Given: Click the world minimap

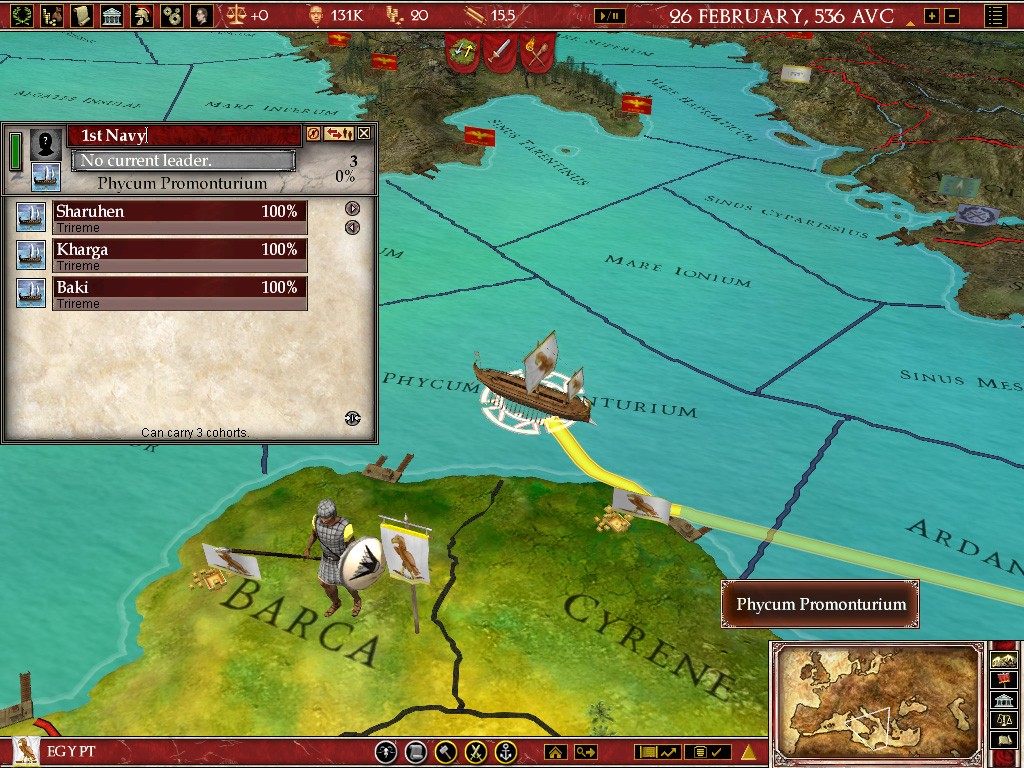Looking at the screenshot, I should pos(877,699).
